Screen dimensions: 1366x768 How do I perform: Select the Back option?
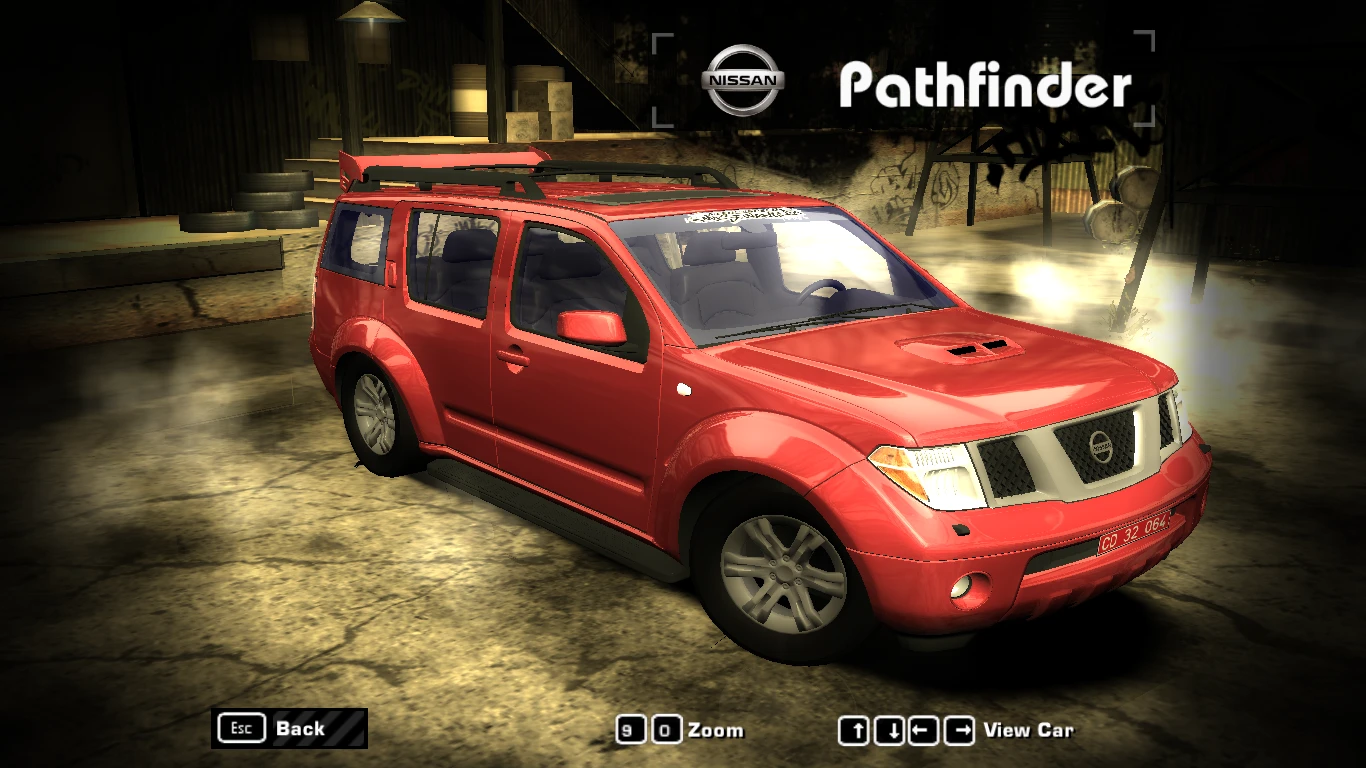tap(299, 728)
